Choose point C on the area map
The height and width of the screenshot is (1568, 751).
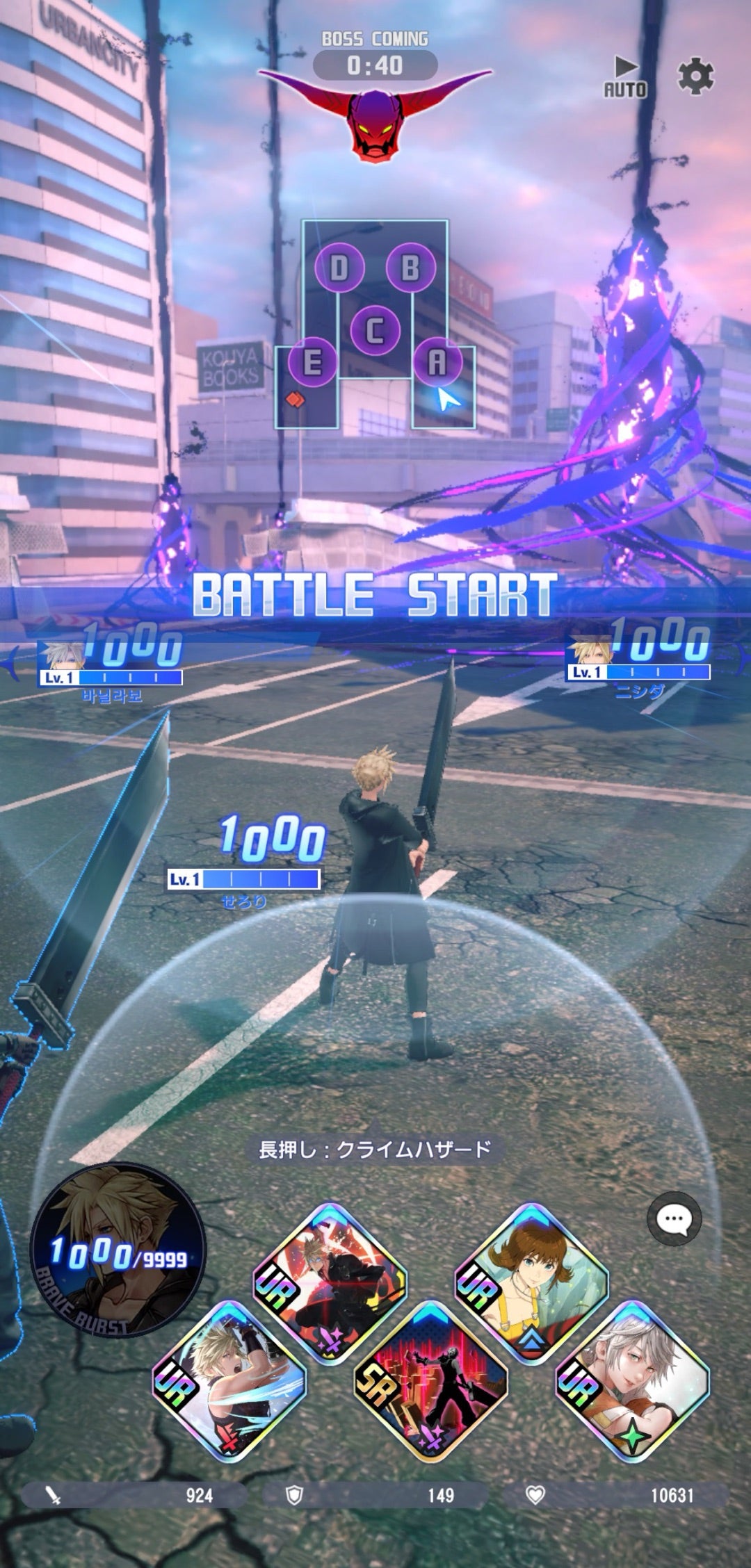(x=375, y=330)
